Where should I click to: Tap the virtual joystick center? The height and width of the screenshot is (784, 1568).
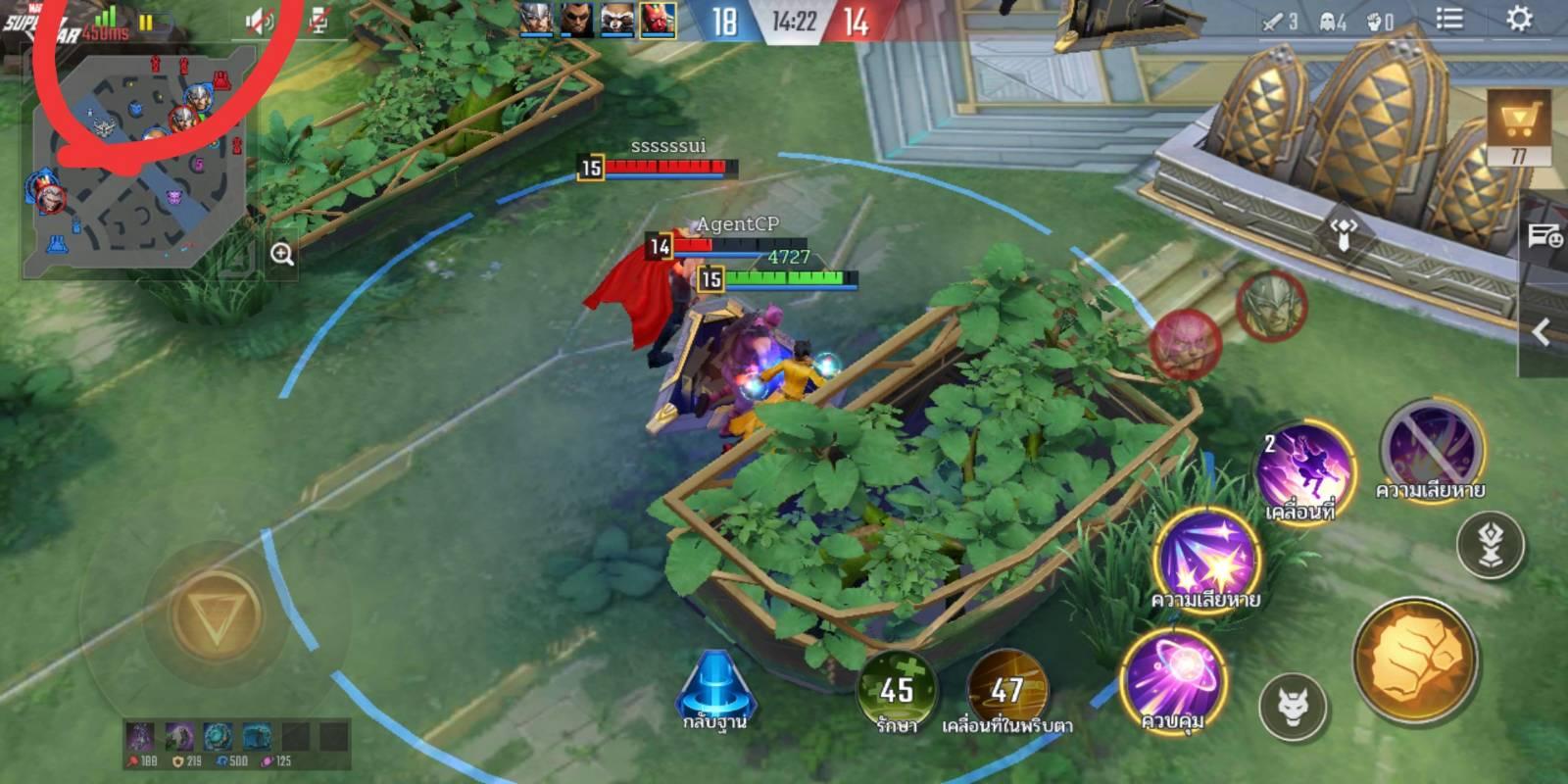coord(215,615)
